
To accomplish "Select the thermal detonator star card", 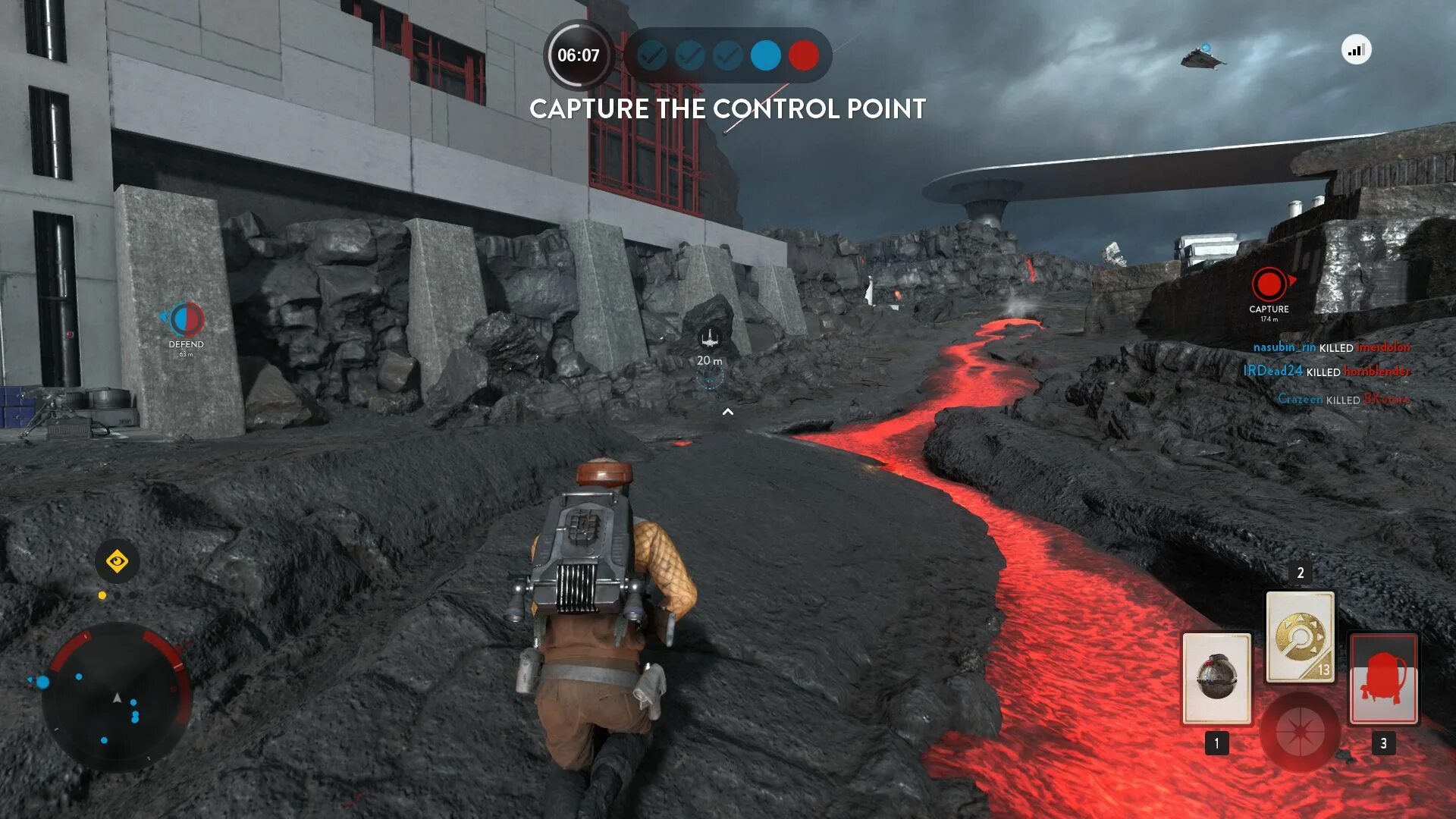I will click(1216, 678).
